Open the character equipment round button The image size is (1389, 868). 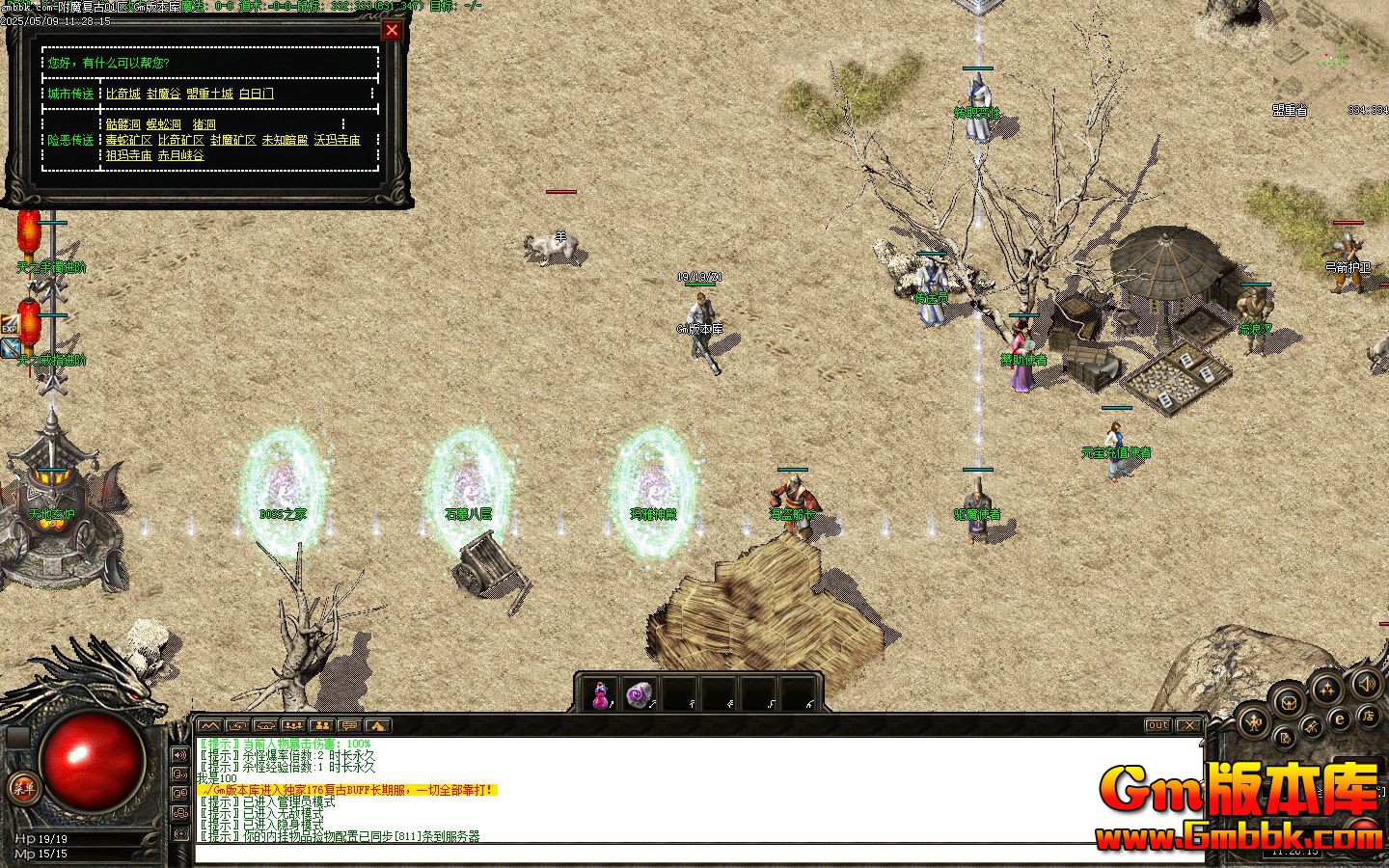click(1254, 720)
